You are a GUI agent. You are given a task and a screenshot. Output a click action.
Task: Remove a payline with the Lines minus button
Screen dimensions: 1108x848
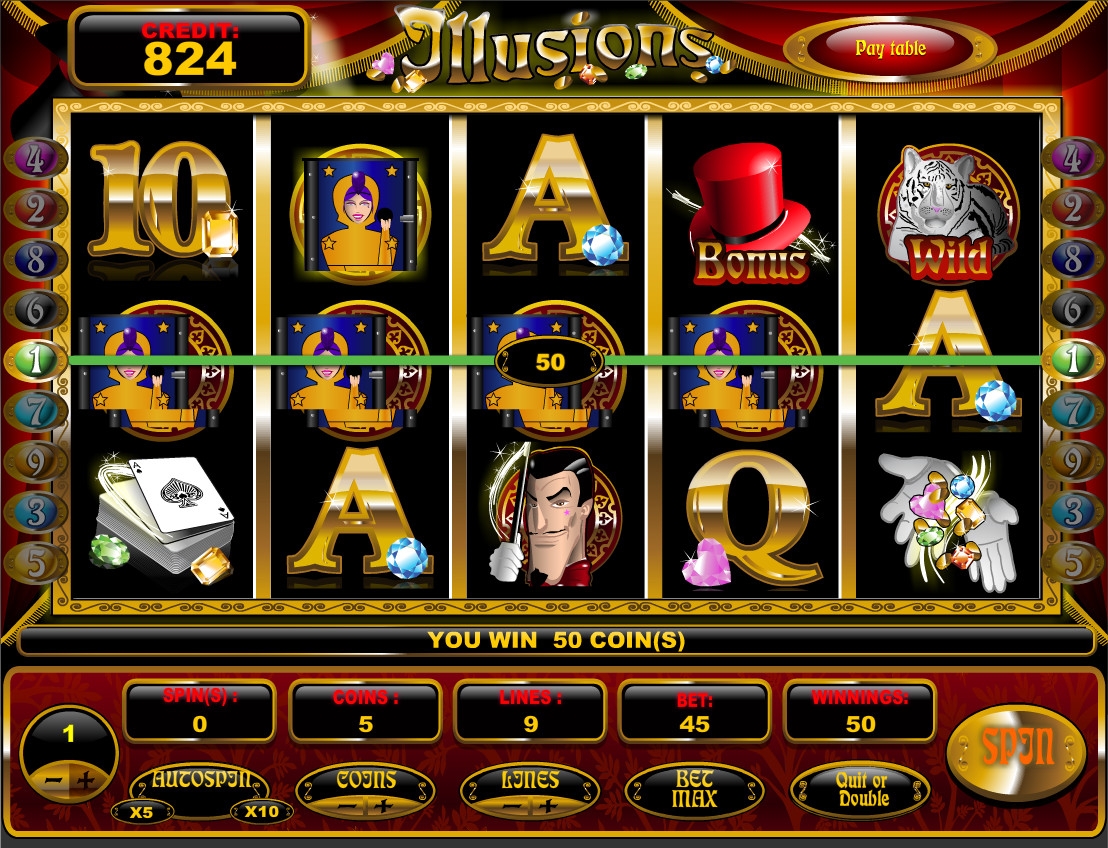[x=512, y=806]
